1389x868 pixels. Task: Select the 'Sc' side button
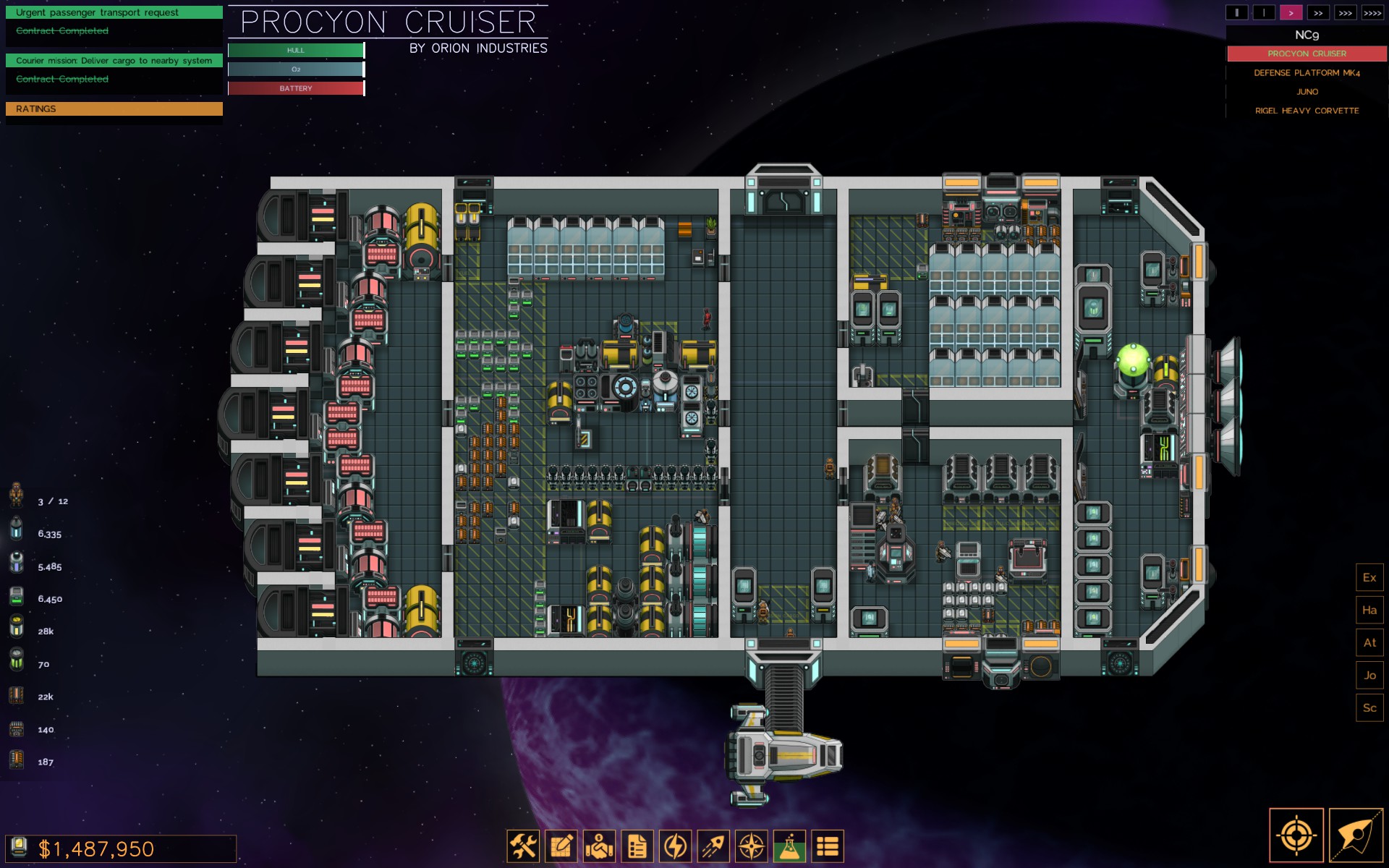click(1369, 708)
